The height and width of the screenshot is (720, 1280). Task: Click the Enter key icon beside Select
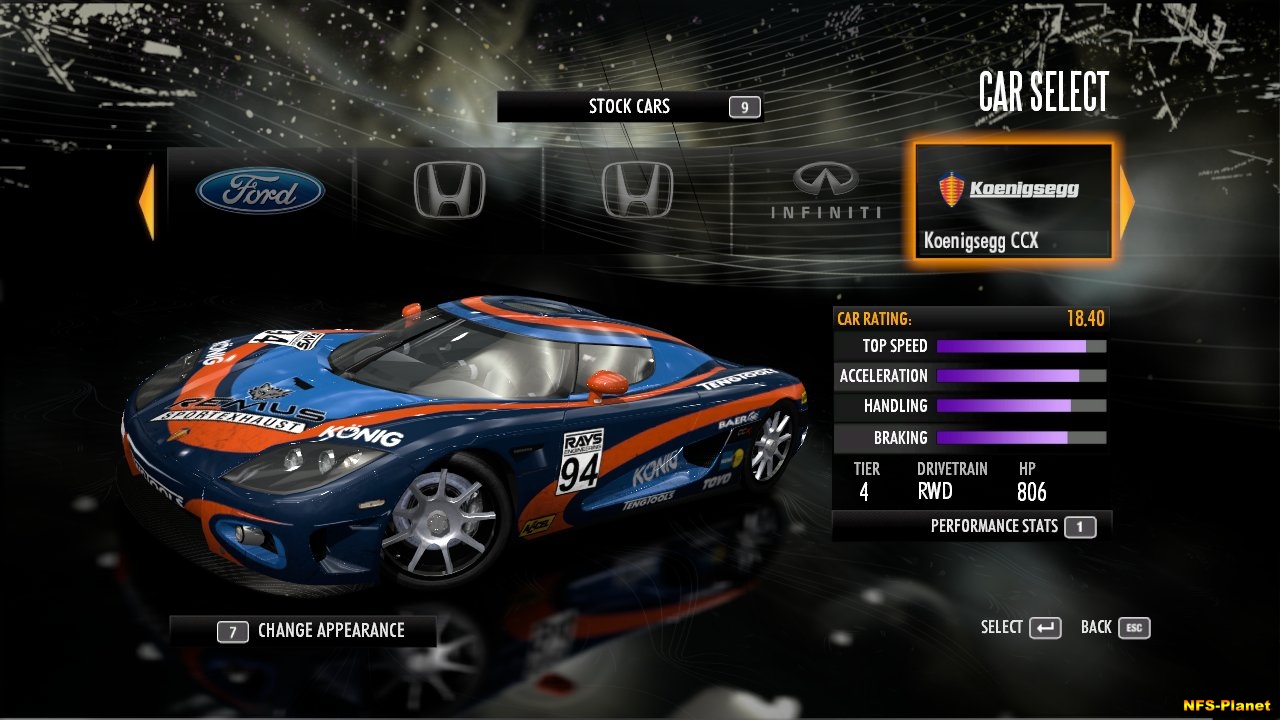pyautogui.click(x=1047, y=628)
